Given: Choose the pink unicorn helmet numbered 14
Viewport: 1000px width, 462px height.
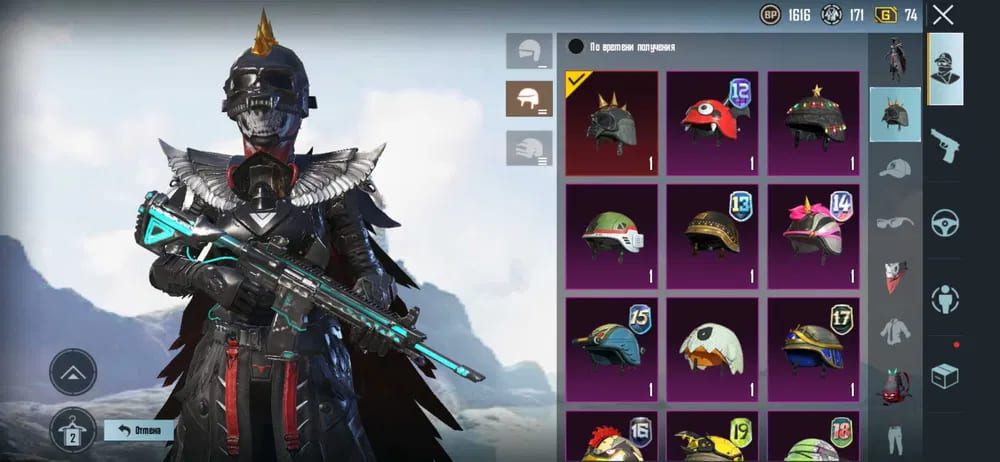Looking at the screenshot, I should (x=813, y=235).
